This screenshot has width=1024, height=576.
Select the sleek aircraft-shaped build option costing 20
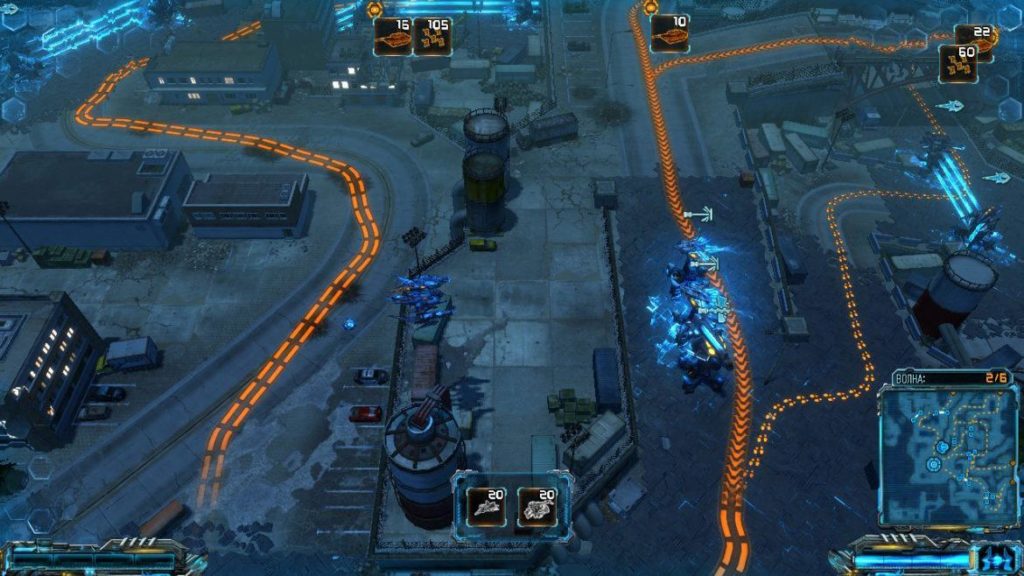[x=486, y=507]
